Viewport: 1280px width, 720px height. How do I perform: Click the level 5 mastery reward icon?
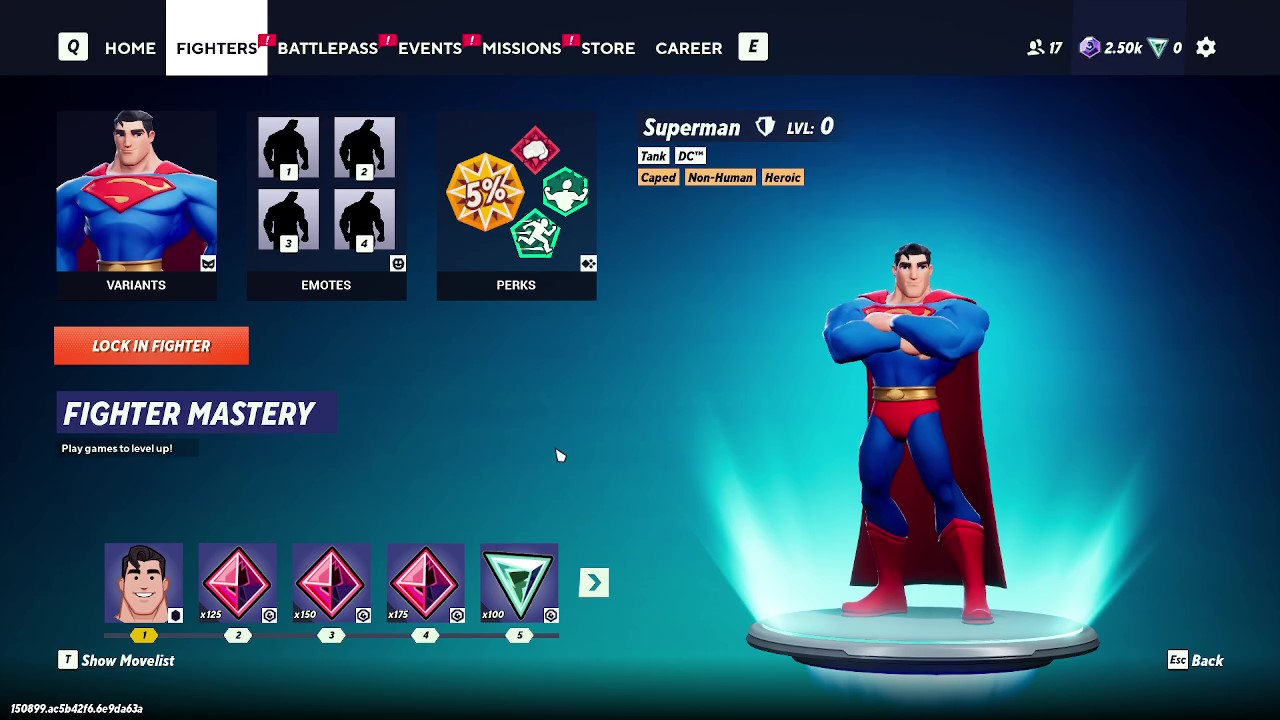click(519, 581)
